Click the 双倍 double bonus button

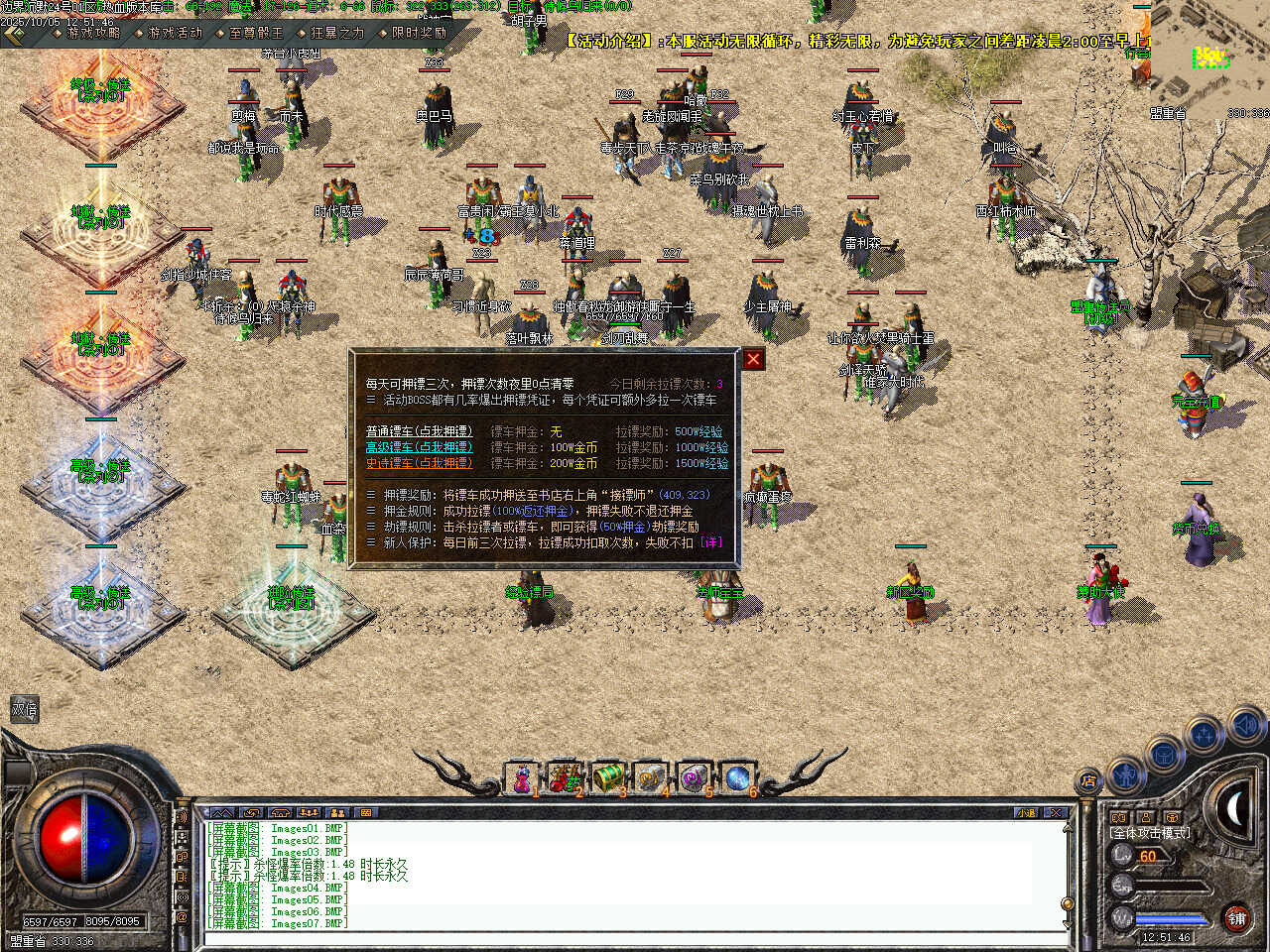point(24,709)
